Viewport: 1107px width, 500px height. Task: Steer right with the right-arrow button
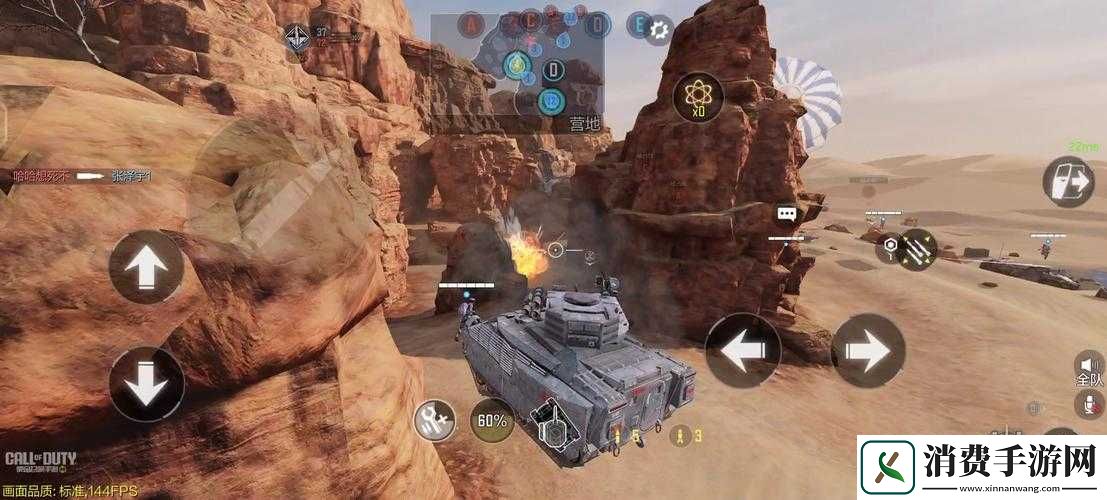[x=868, y=351]
